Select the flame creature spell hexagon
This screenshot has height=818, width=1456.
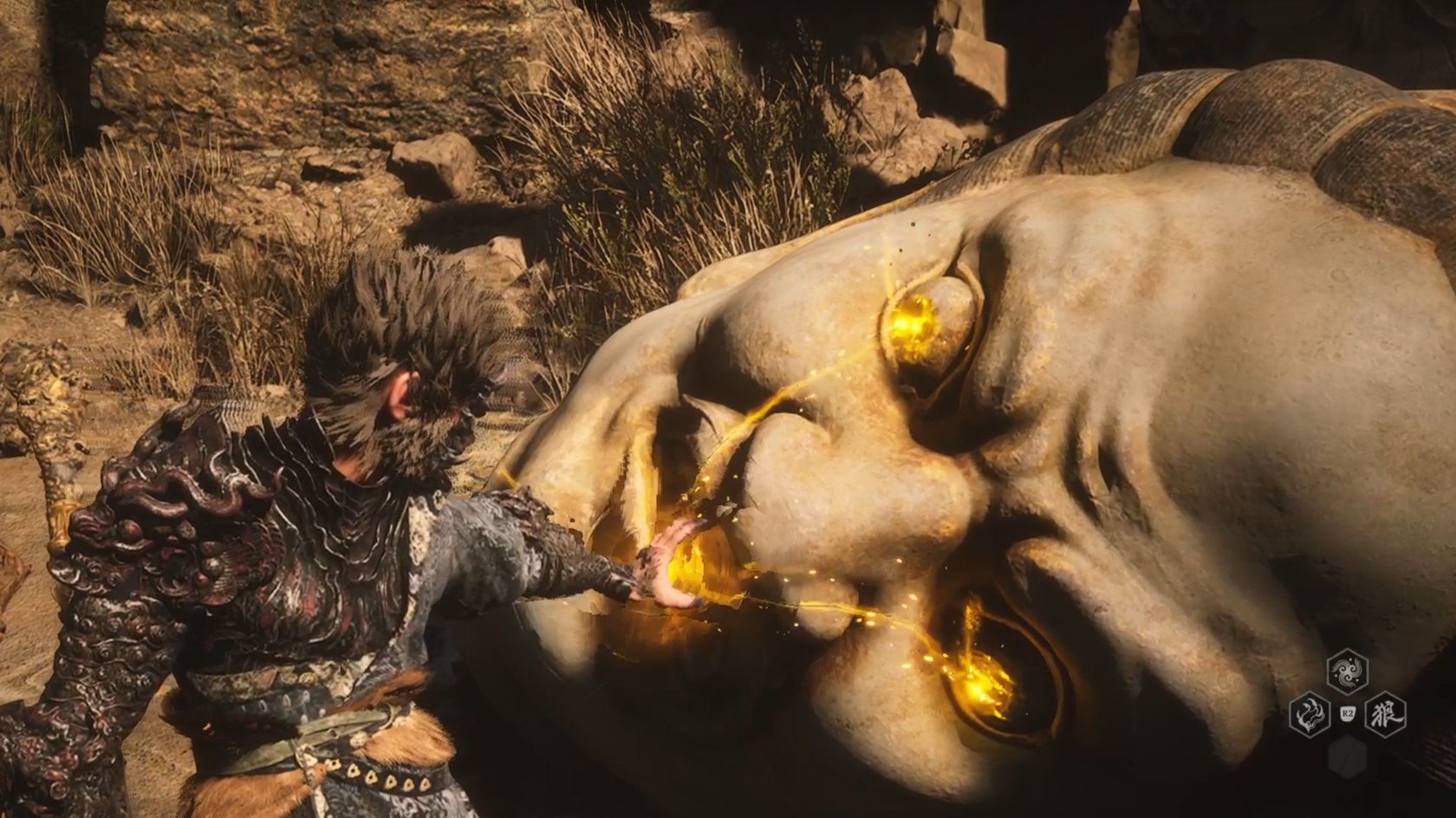pos(1310,714)
